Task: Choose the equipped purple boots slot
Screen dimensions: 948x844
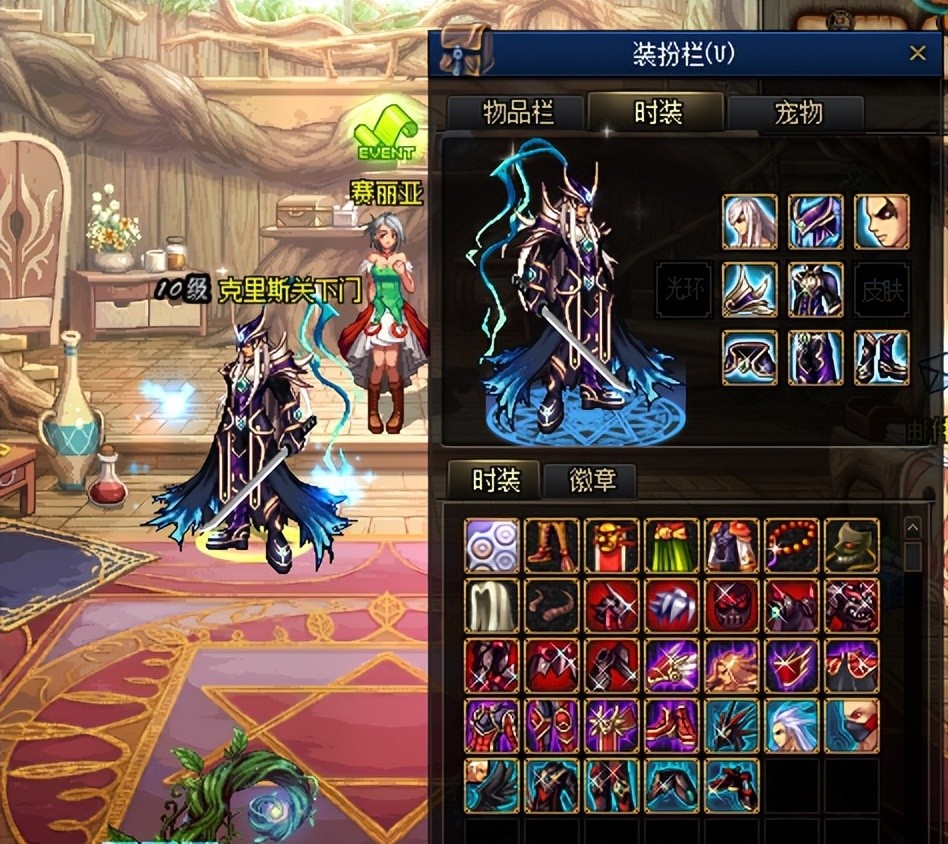Action: coord(881,357)
